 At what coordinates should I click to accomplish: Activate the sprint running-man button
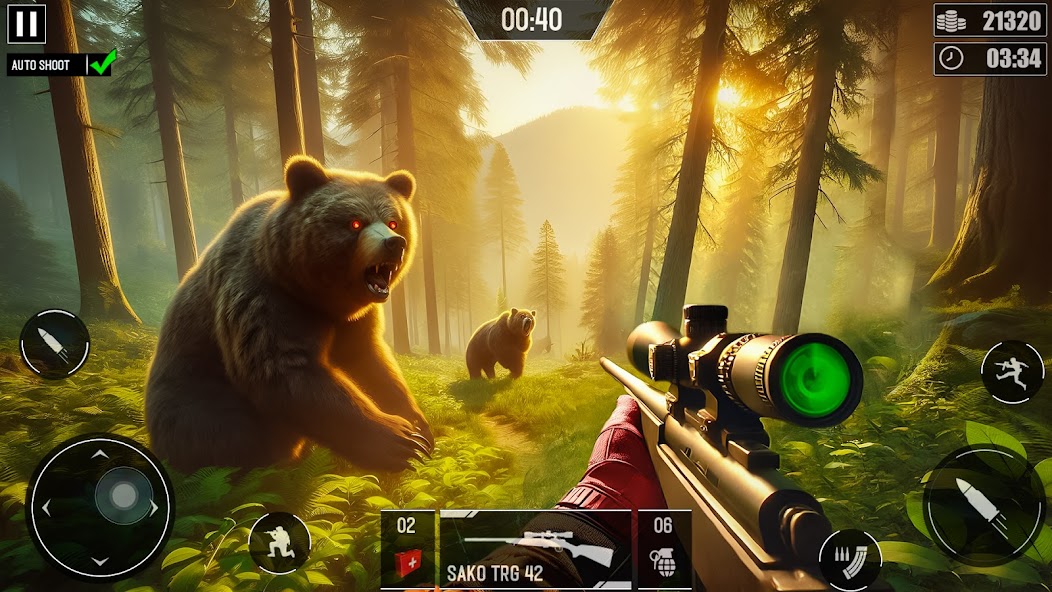click(1012, 372)
